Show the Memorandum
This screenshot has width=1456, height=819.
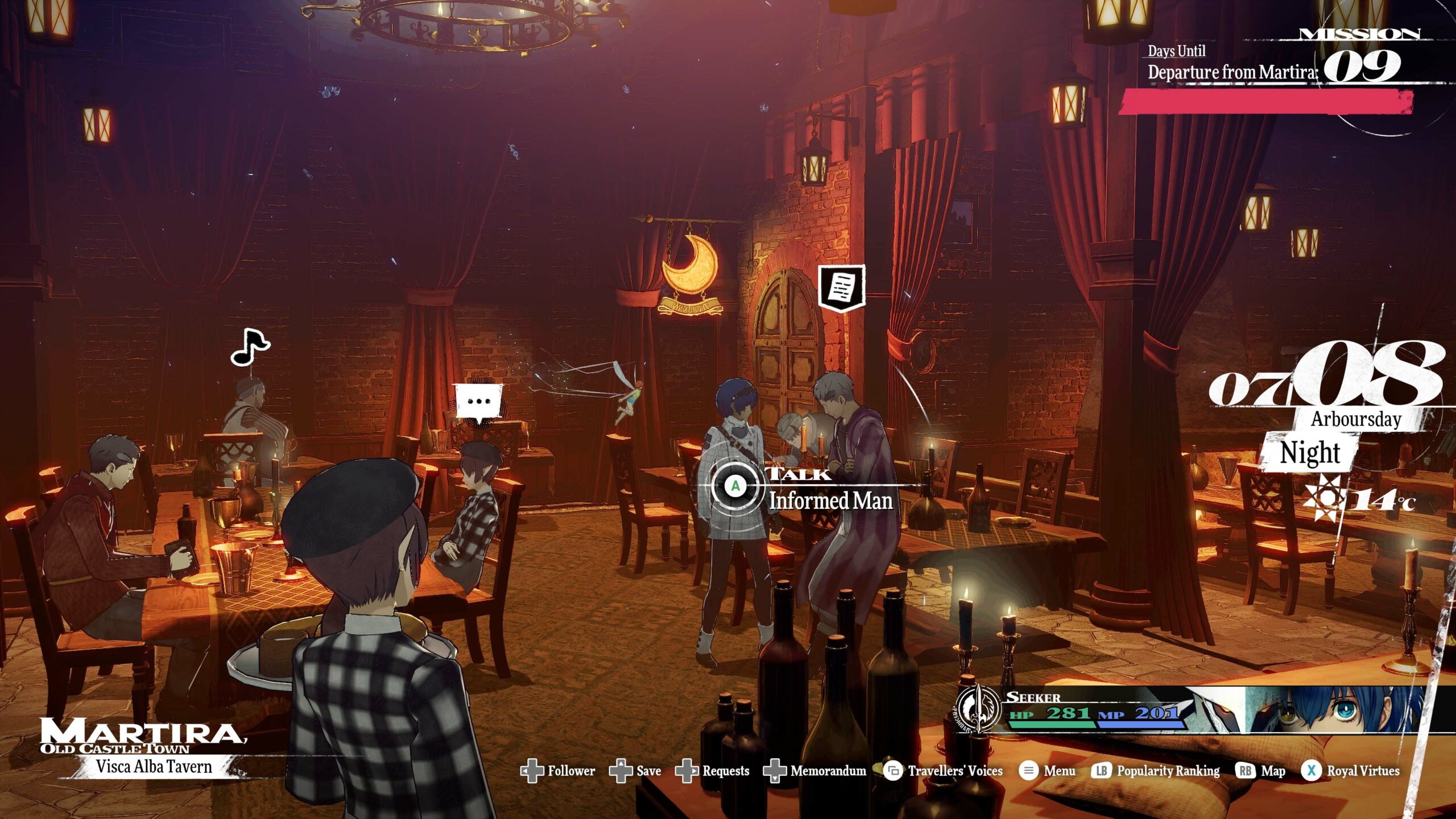coord(814,771)
